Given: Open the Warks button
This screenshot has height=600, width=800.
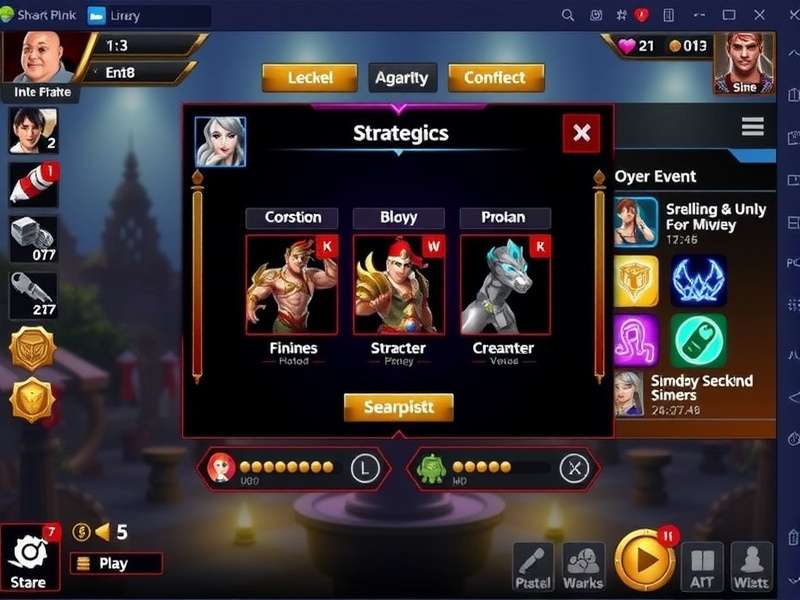Looking at the screenshot, I should pos(583,566).
